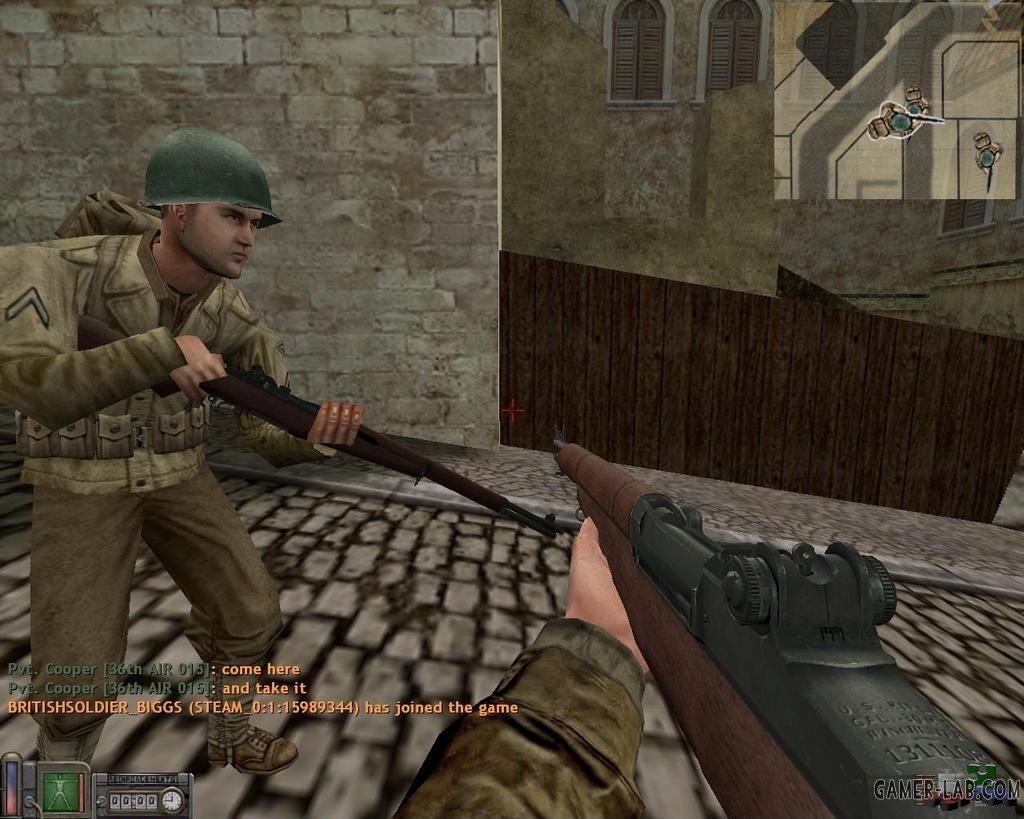
Task: Click the round clock icon
Action: click(x=172, y=799)
